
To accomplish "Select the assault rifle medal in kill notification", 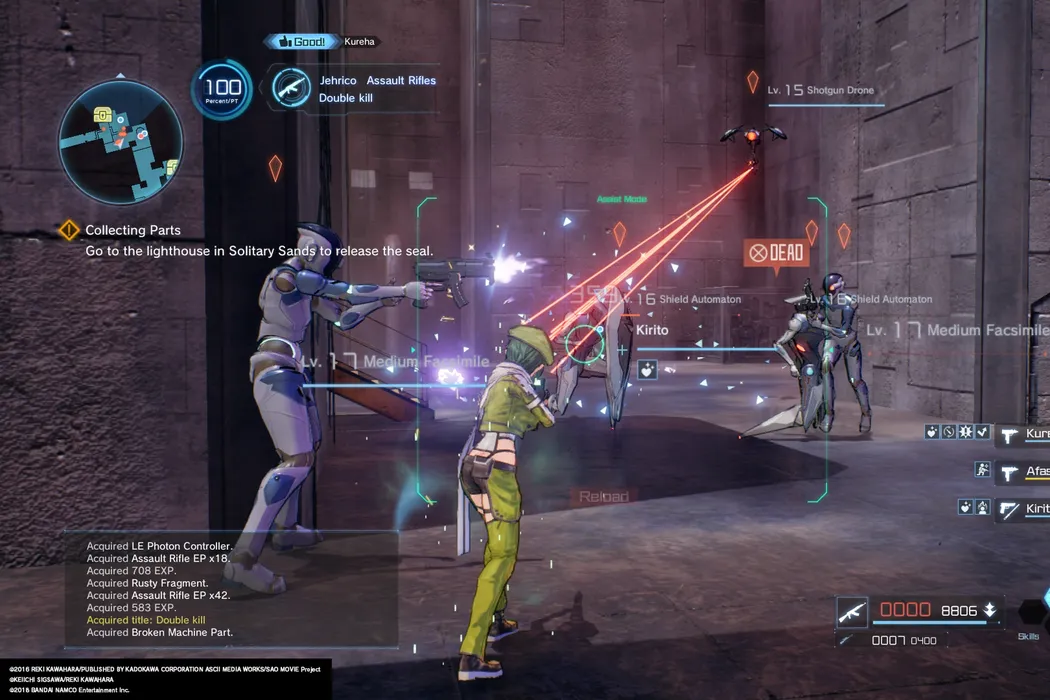I will (291, 88).
